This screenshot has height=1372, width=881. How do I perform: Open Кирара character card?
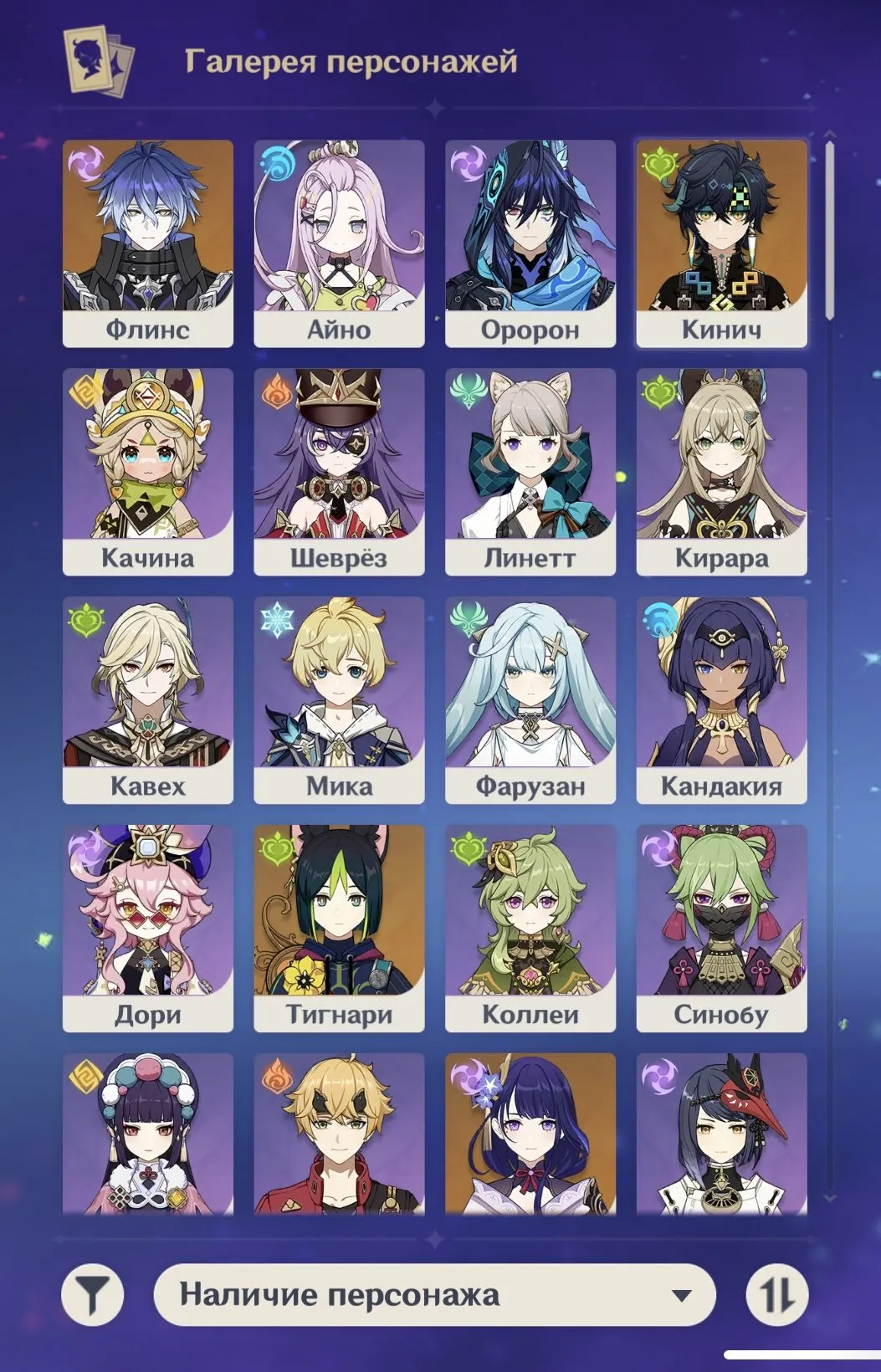point(721,471)
